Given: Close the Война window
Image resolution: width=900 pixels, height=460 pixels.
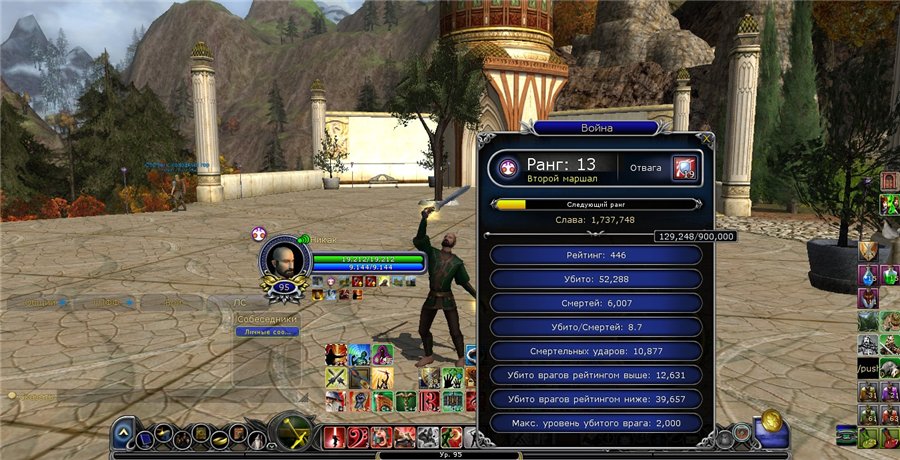Looking at the screenshot, I should pyautogui.click(x=708, y=139).
